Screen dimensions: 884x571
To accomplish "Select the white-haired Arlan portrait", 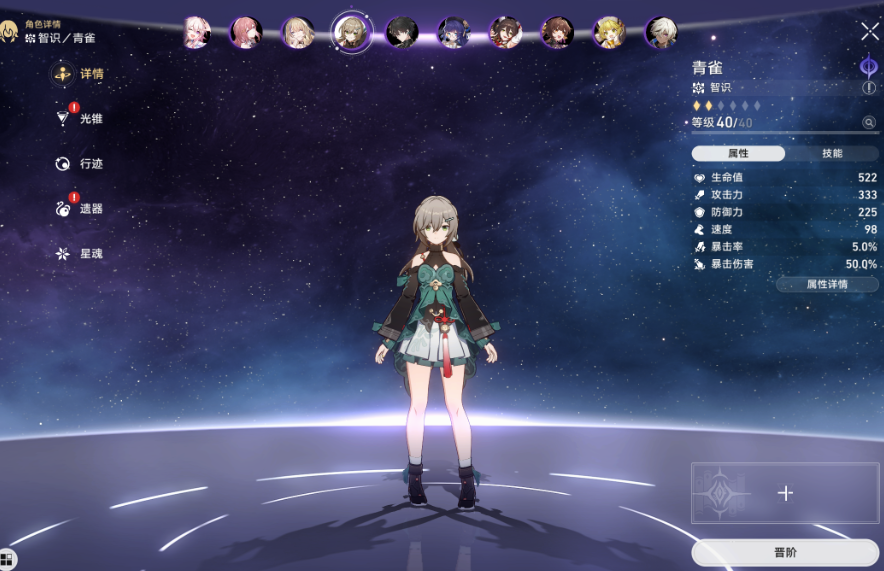I will click(x=660, y=32).
